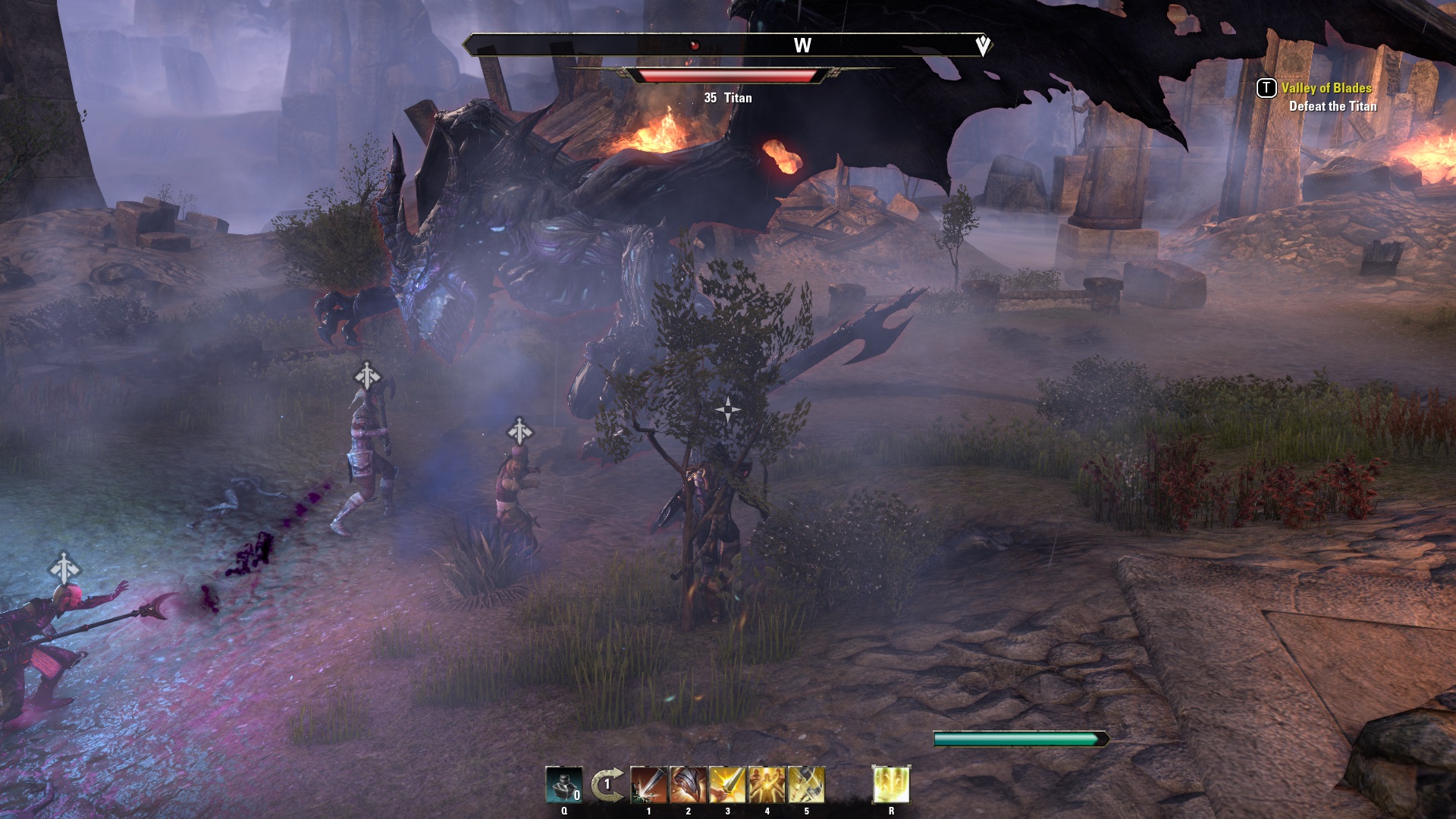
Task: Activate the armored shoulder charge ability
Action: tap(689, 785)
